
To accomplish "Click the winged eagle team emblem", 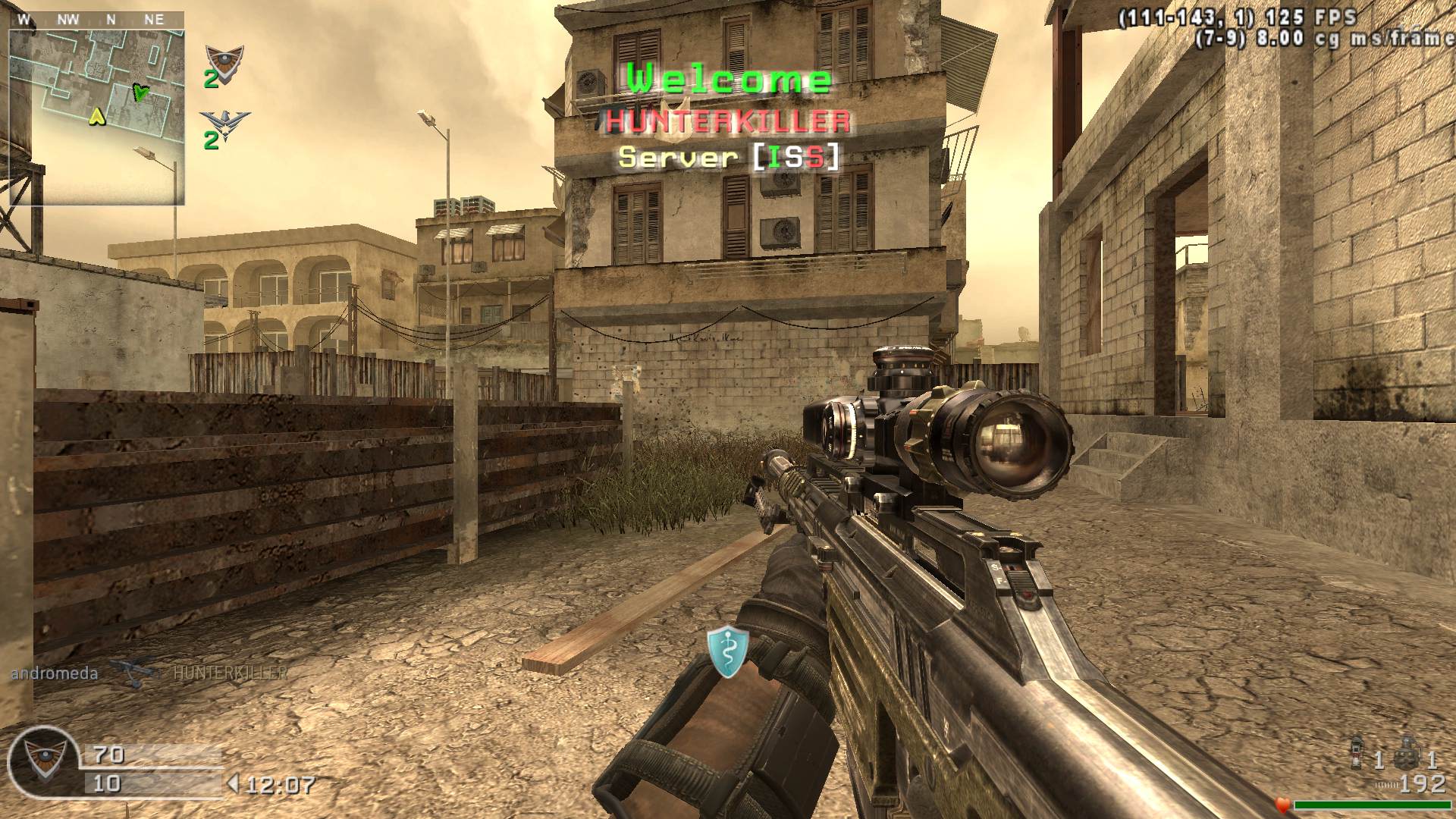I will tap(224, 124).
